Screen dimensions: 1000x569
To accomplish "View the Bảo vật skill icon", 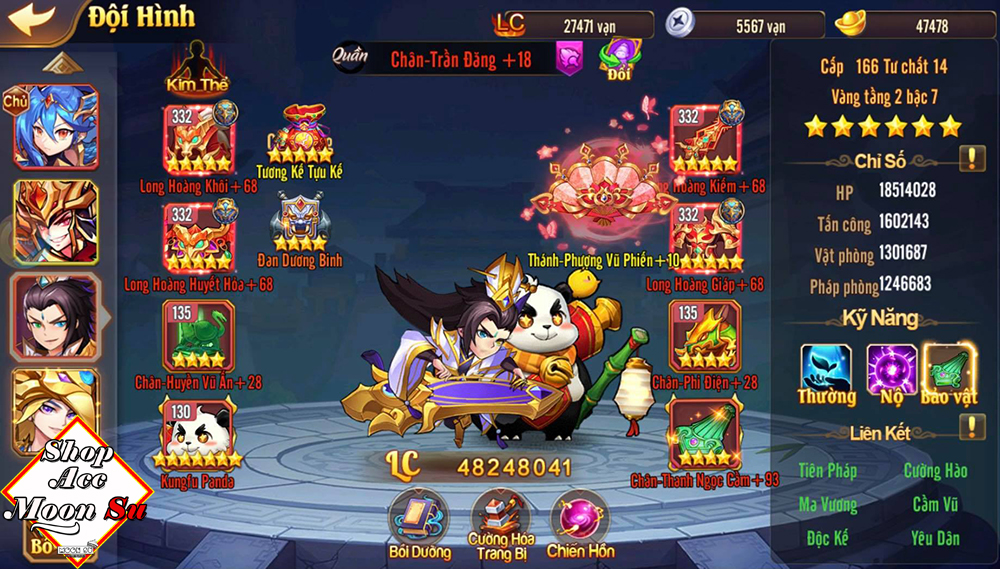I will click(x=949, y=368).
